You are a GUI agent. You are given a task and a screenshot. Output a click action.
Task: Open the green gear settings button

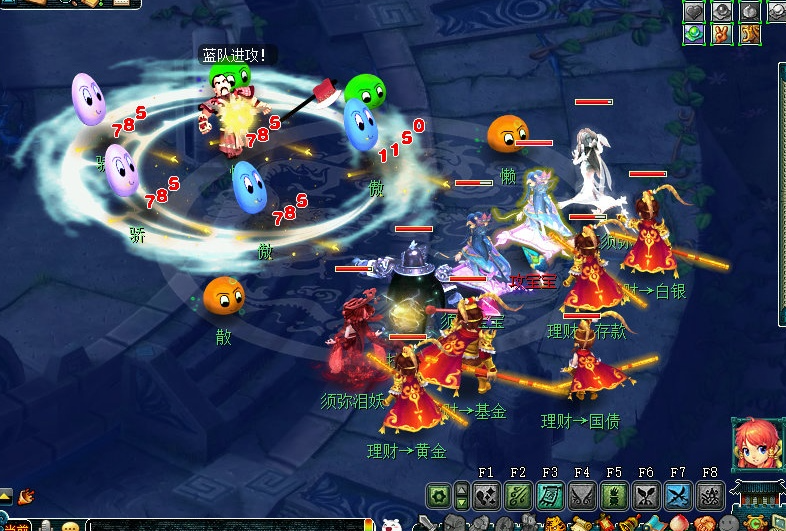(438, 495)
